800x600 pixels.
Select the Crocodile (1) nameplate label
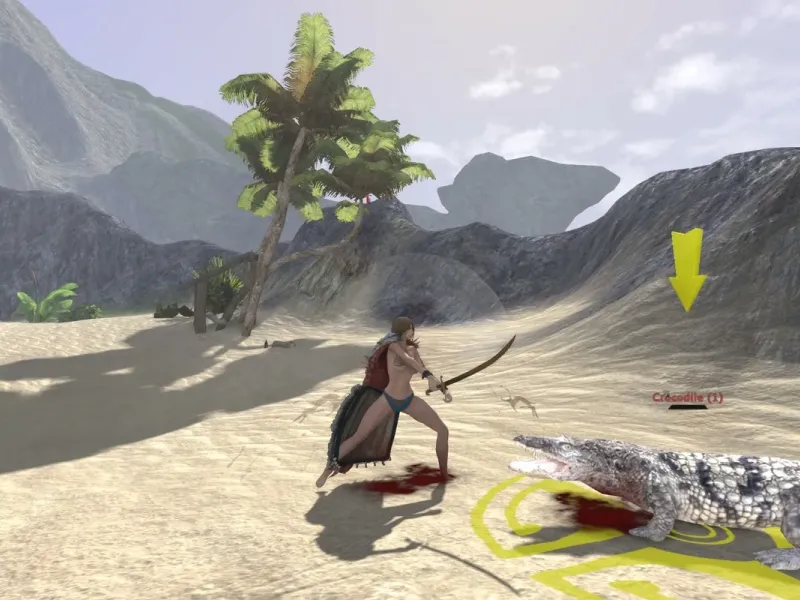click(687, 397)
